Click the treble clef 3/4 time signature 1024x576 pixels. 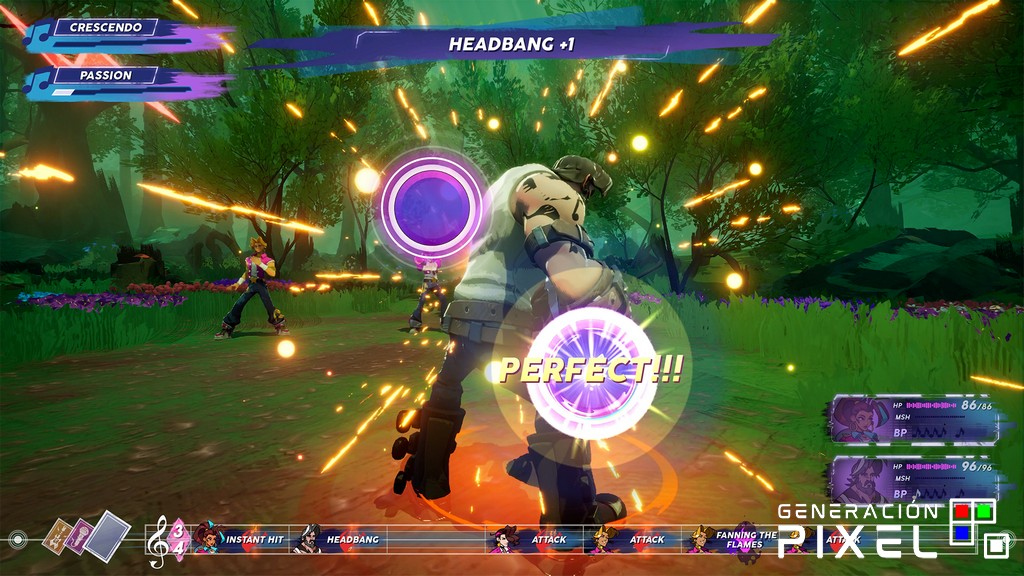[x=166, y=540]
